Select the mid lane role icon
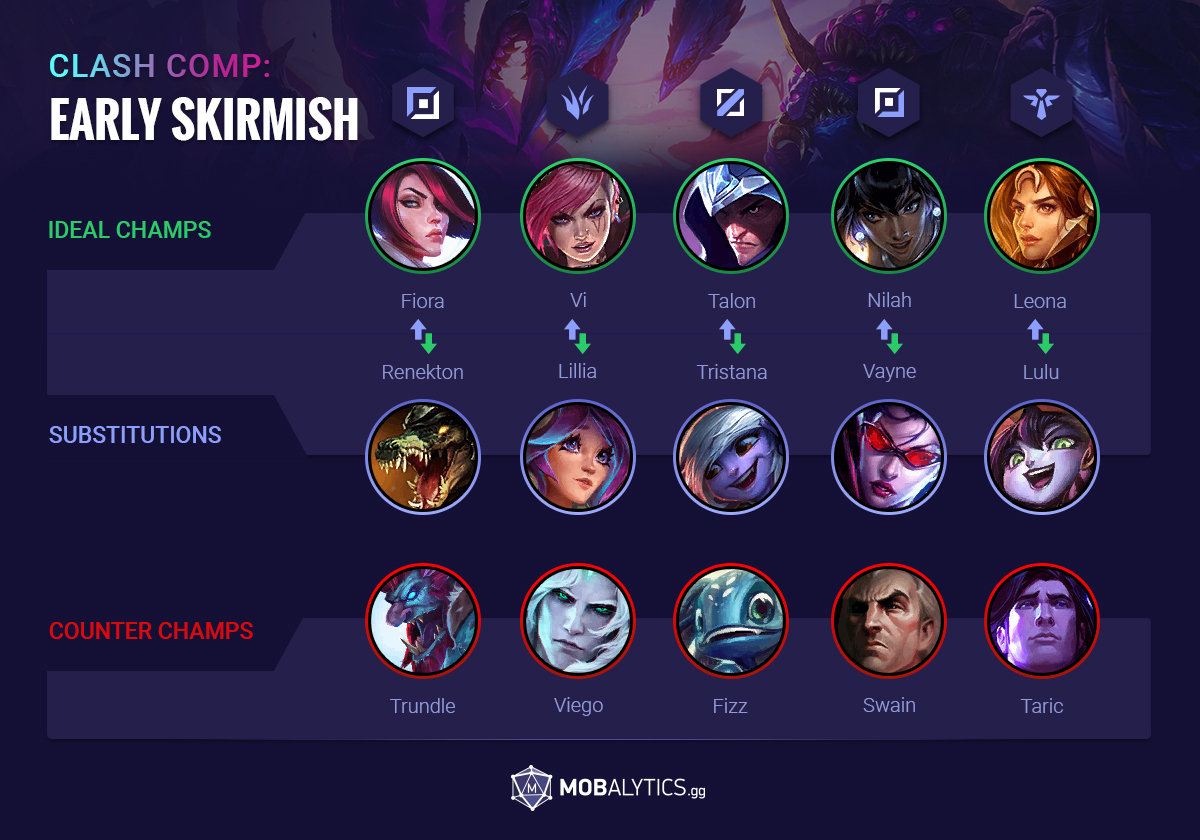The height and width of the screenshot is (840, 1200). (731, 102)
